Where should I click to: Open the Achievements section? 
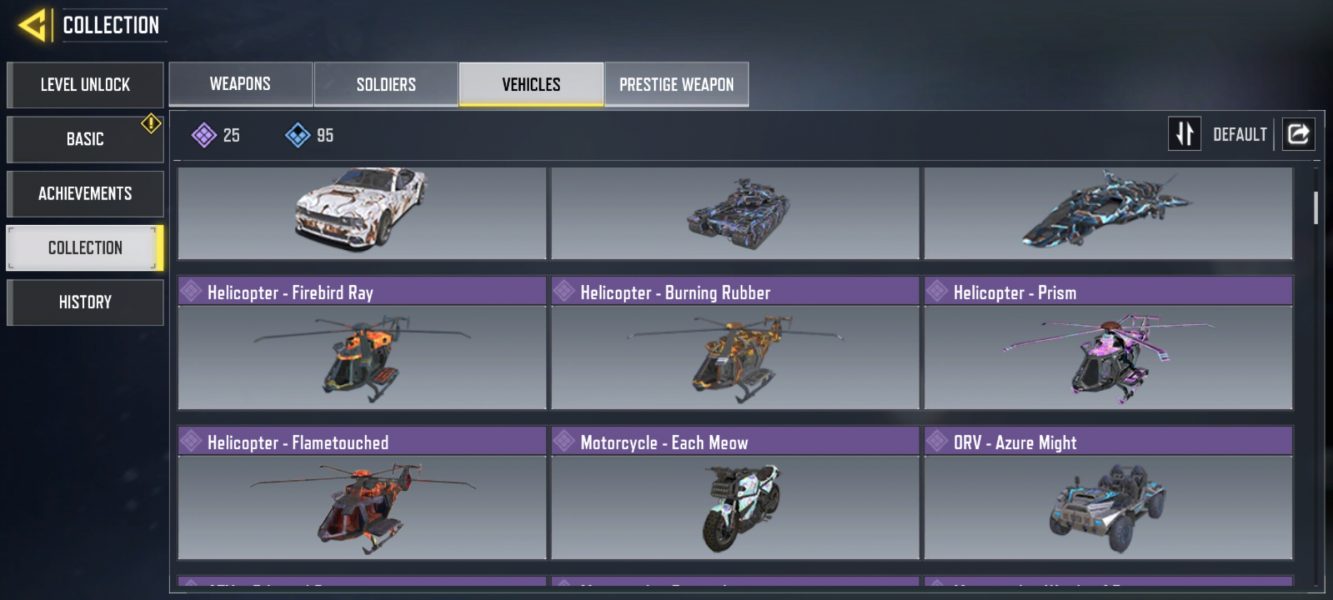85,193
